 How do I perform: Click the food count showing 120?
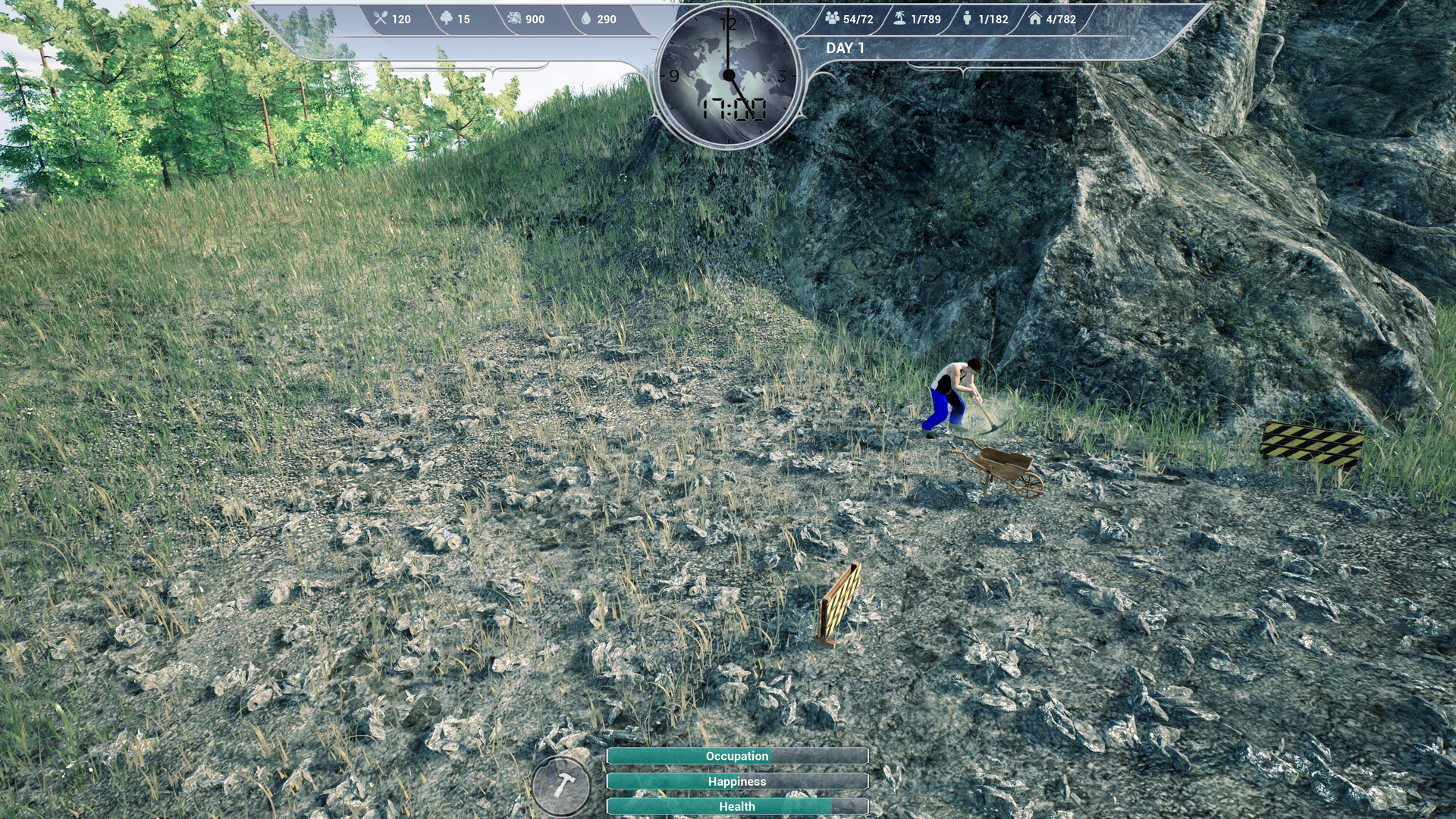click(x=403, y=20)
